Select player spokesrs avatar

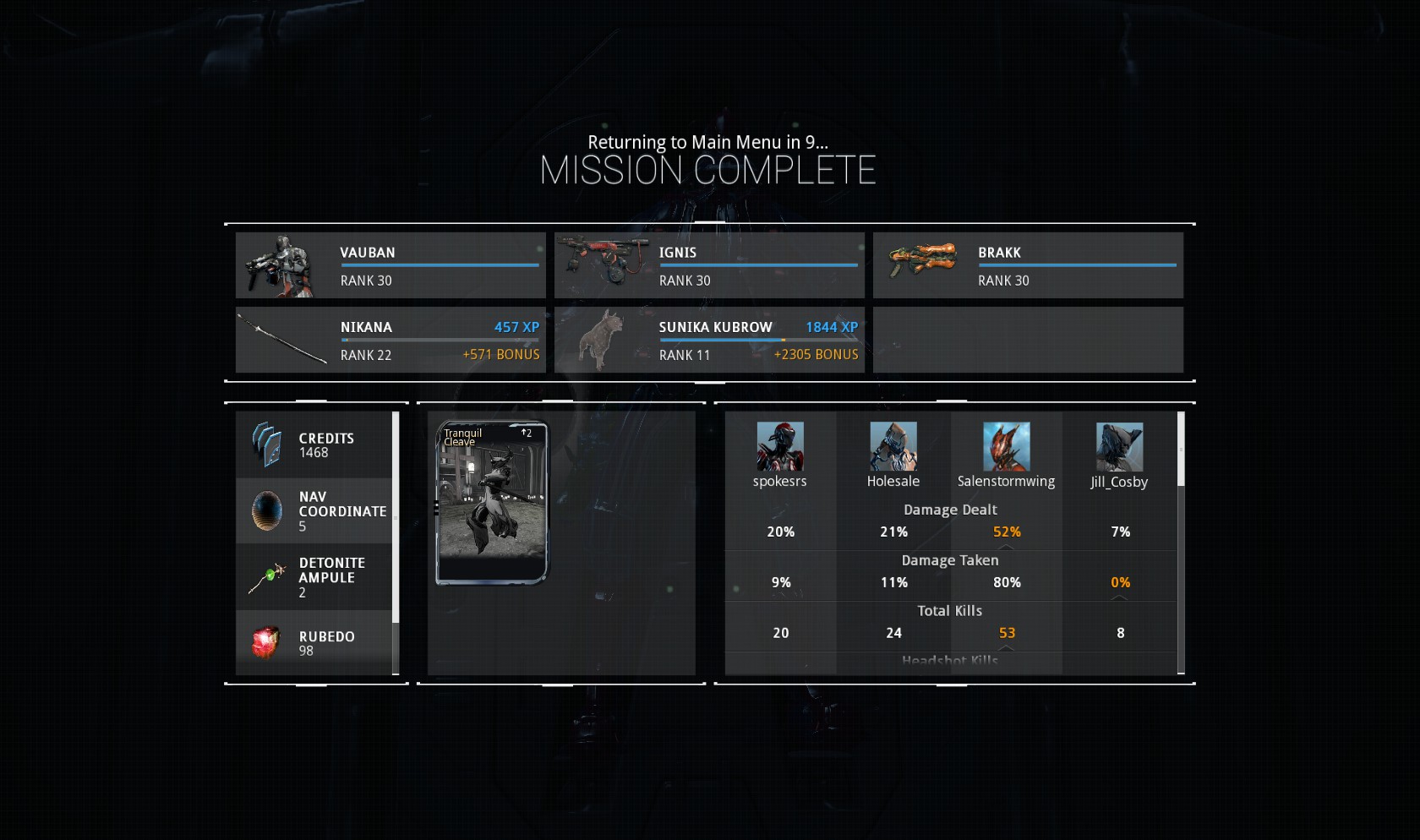[780, 447]
